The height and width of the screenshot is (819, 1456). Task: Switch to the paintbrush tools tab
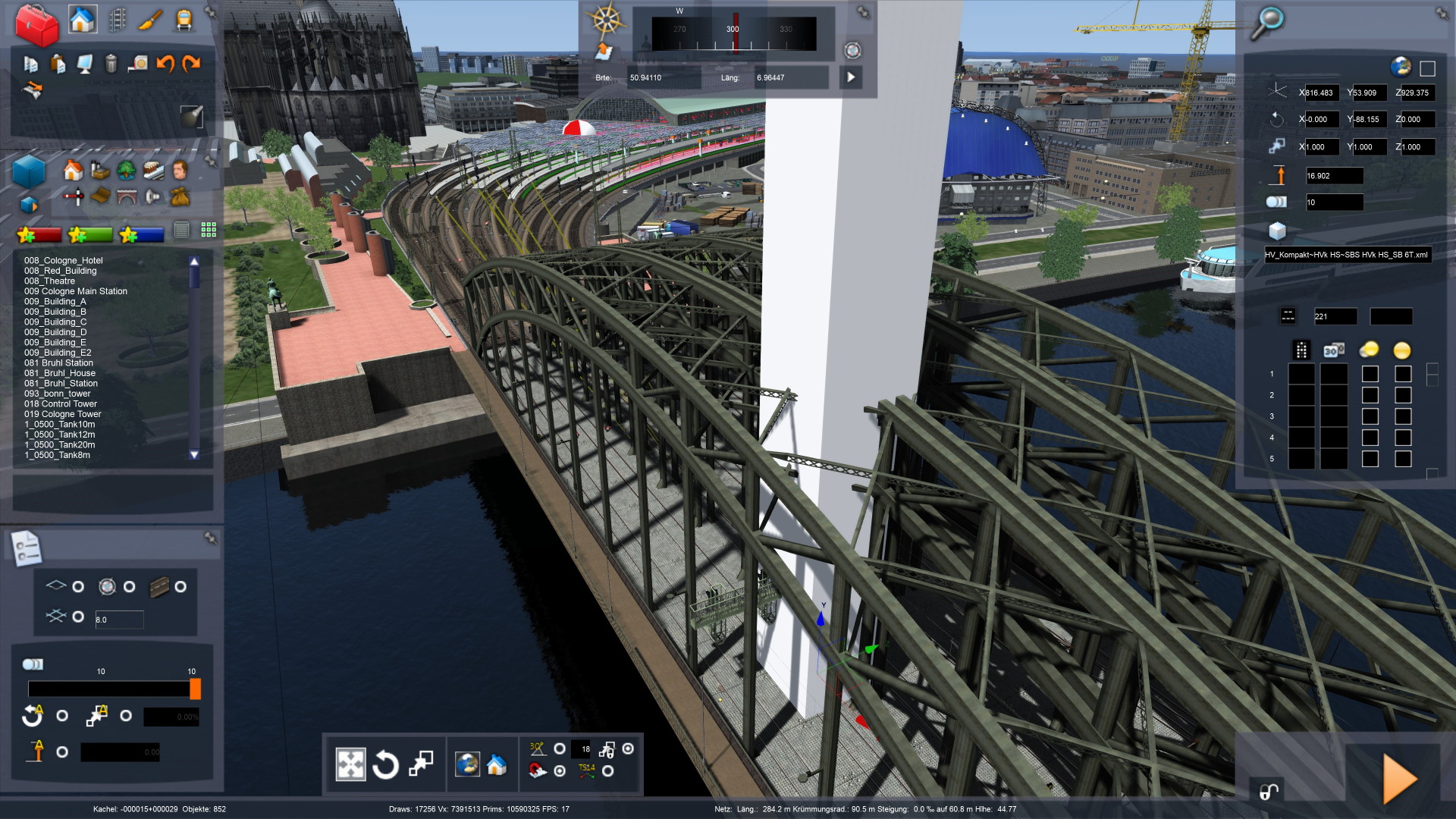pos(150,20)
